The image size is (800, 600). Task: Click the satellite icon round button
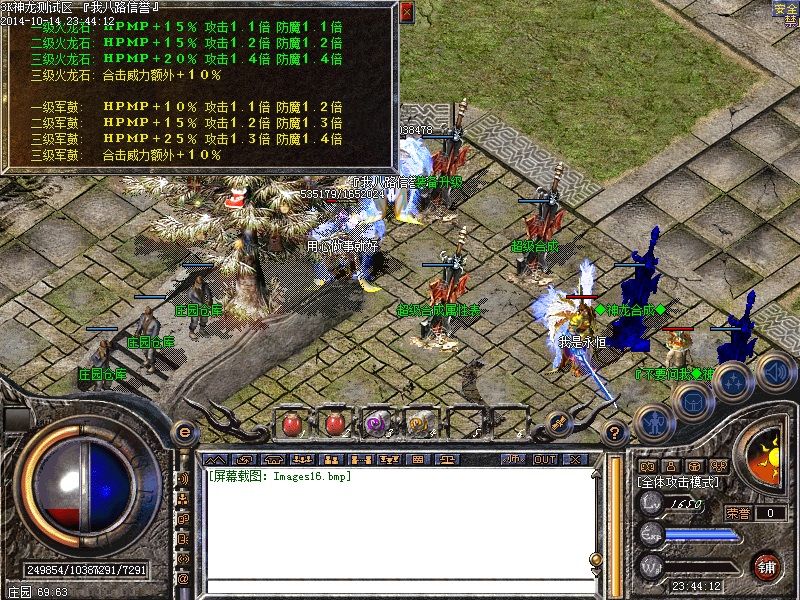558,423
